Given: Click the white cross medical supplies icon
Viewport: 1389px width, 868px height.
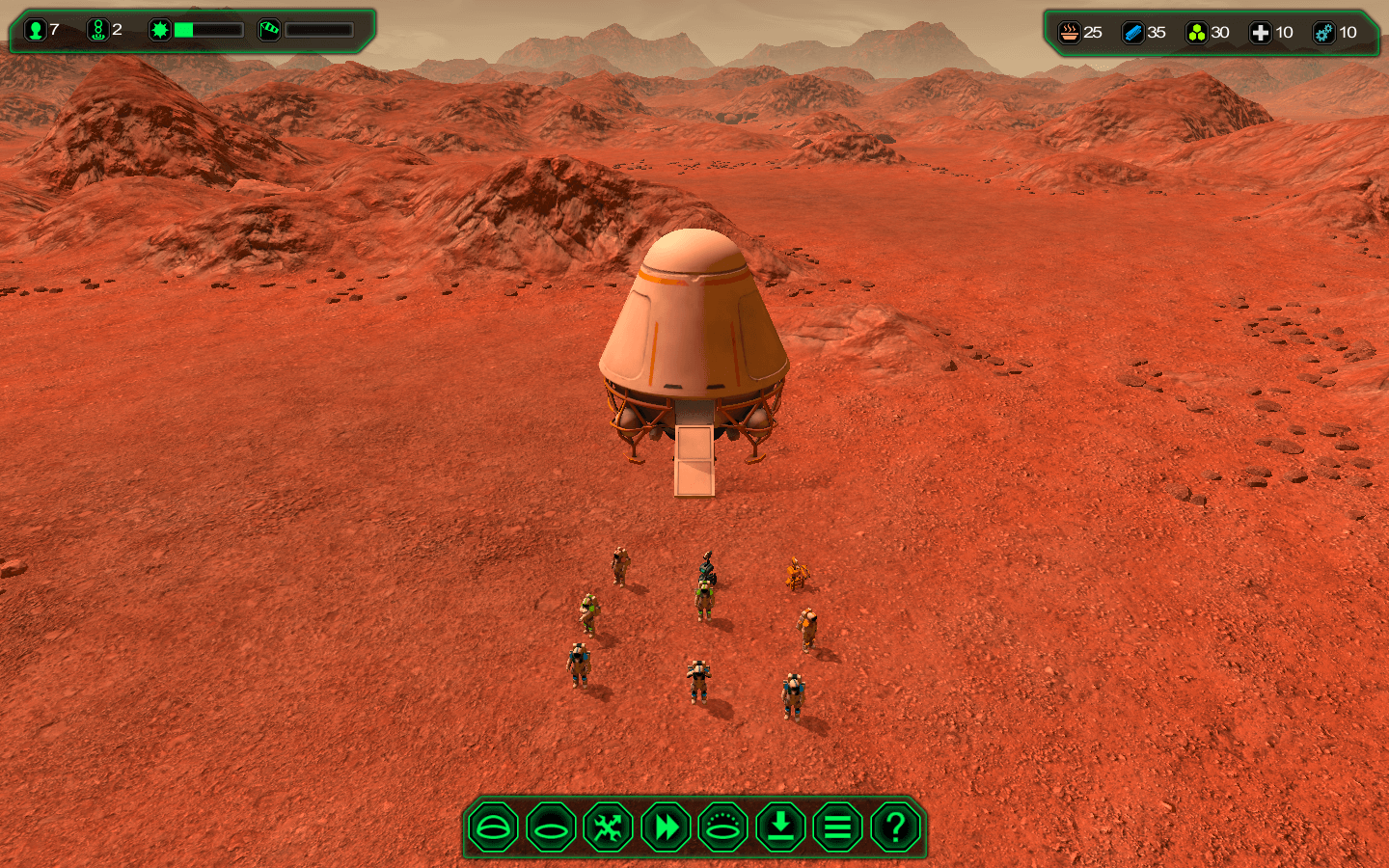Looking at the screenshot, I should coord(1261,33).
